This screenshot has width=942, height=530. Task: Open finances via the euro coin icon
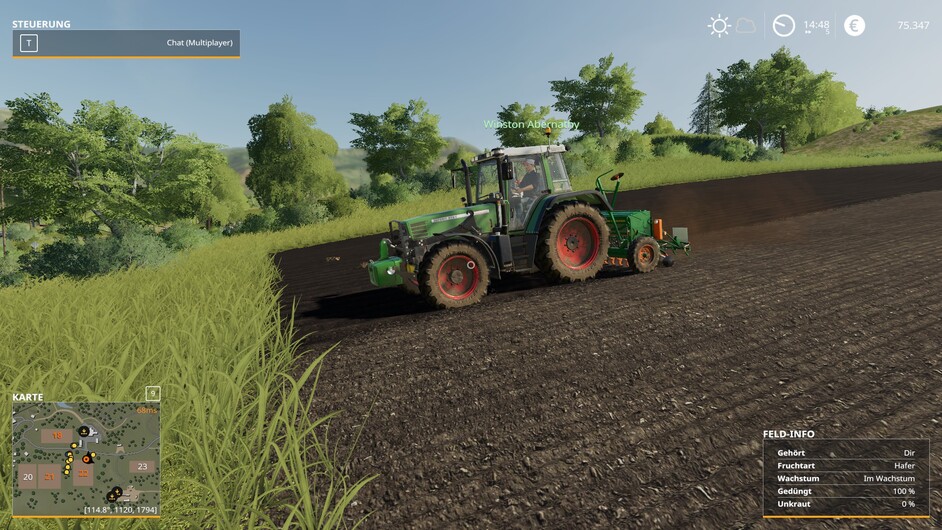coord(854,26)
